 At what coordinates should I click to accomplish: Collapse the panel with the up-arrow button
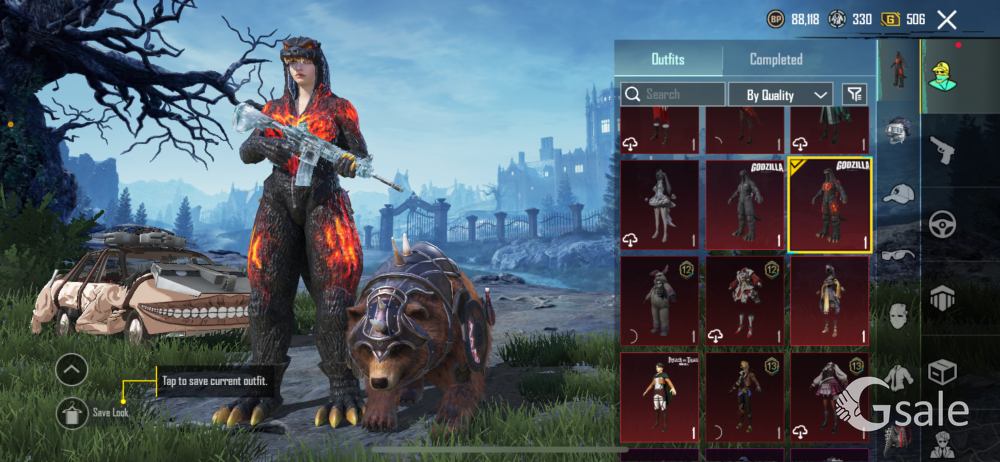click(x=72, y=370)
